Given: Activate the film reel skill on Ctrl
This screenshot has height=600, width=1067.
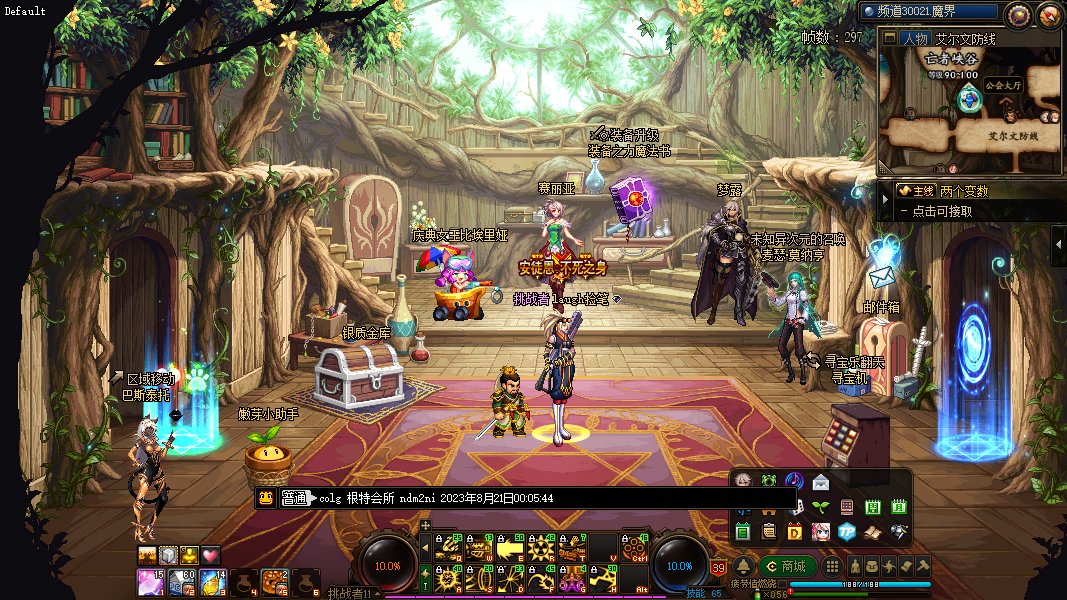Looking at the screenshot, I should pos(633,548).
